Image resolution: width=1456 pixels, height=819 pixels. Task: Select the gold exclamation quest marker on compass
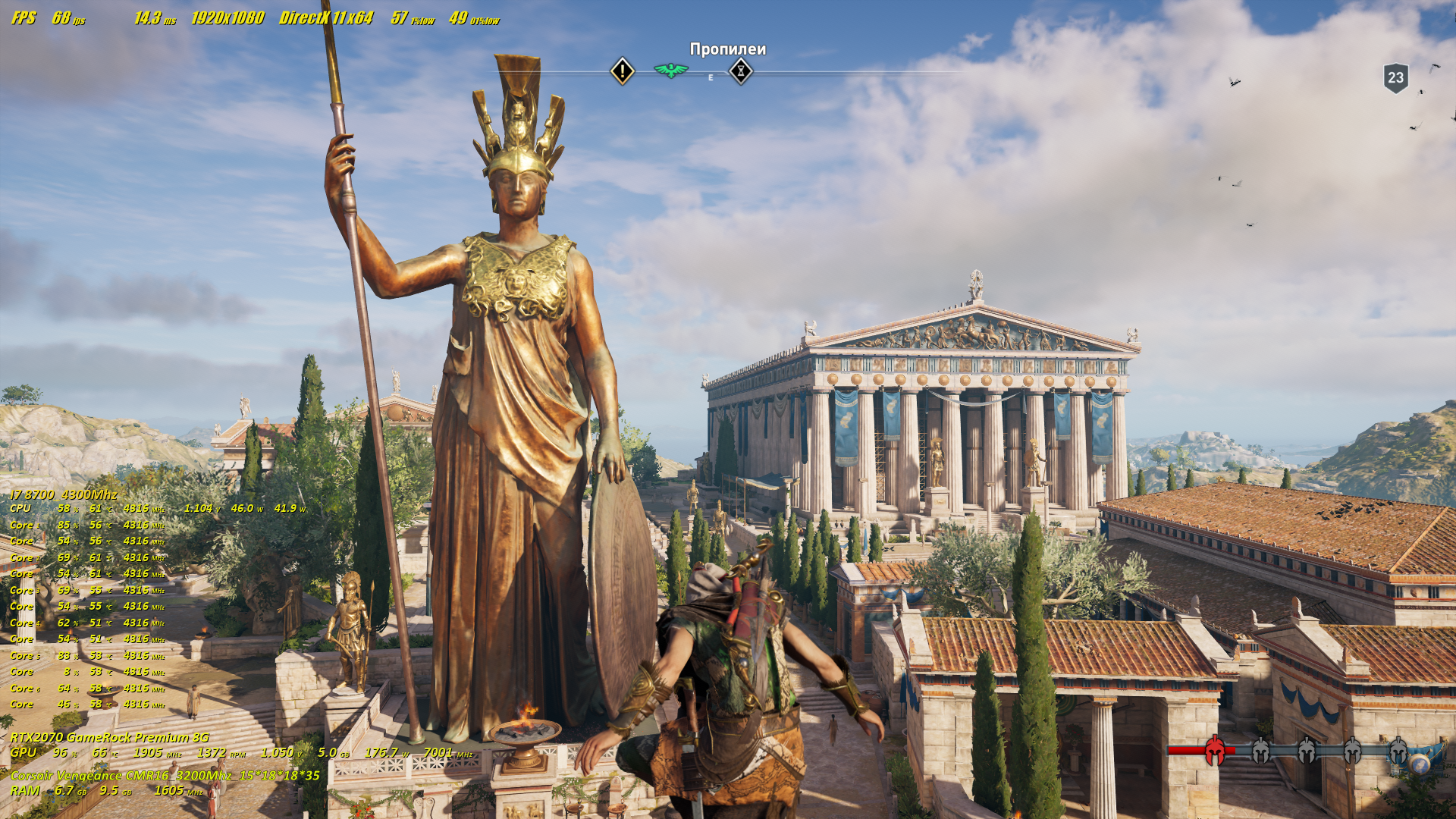pos(623,72)
